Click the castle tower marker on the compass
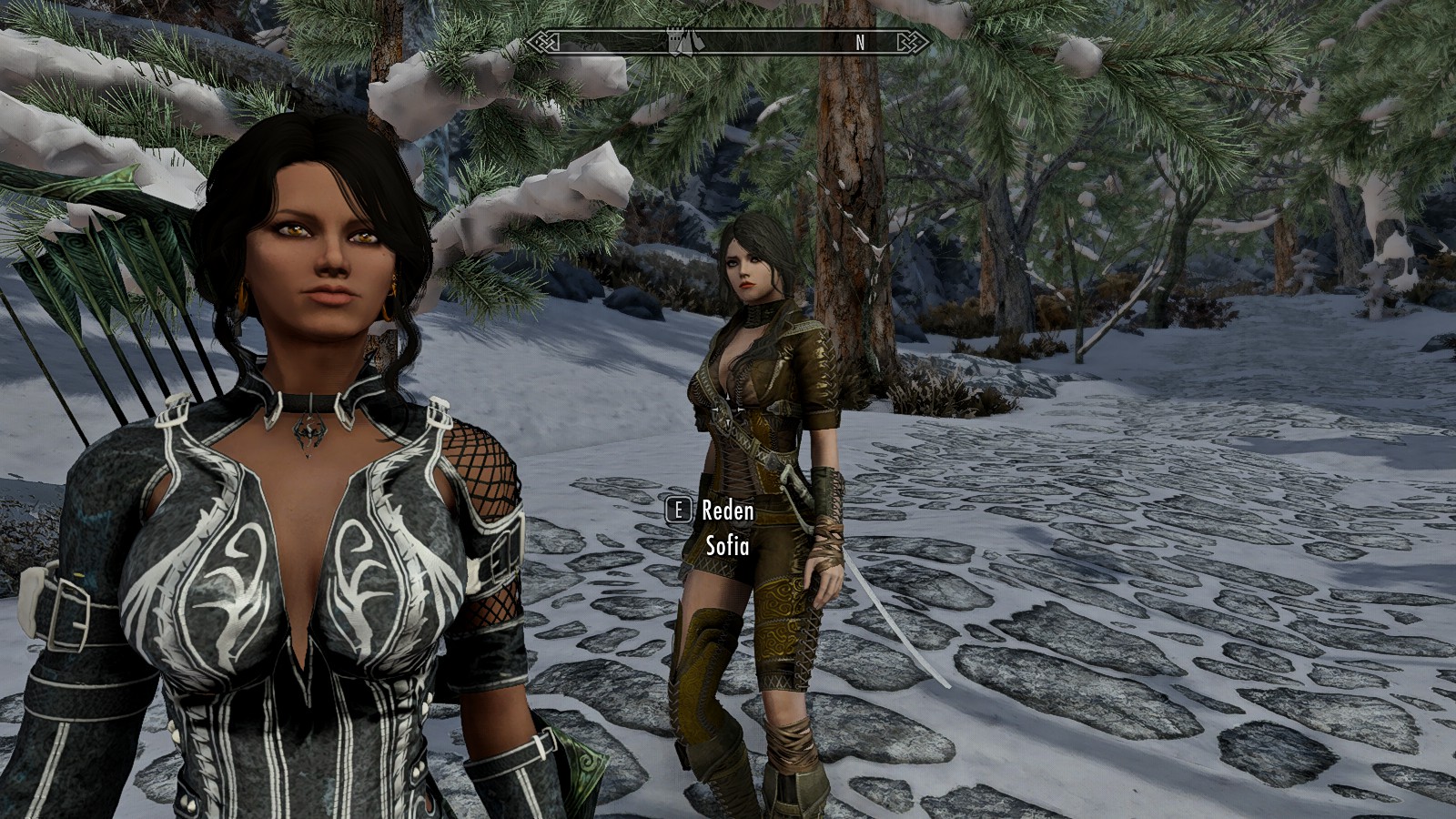 (x=676, y=41)
